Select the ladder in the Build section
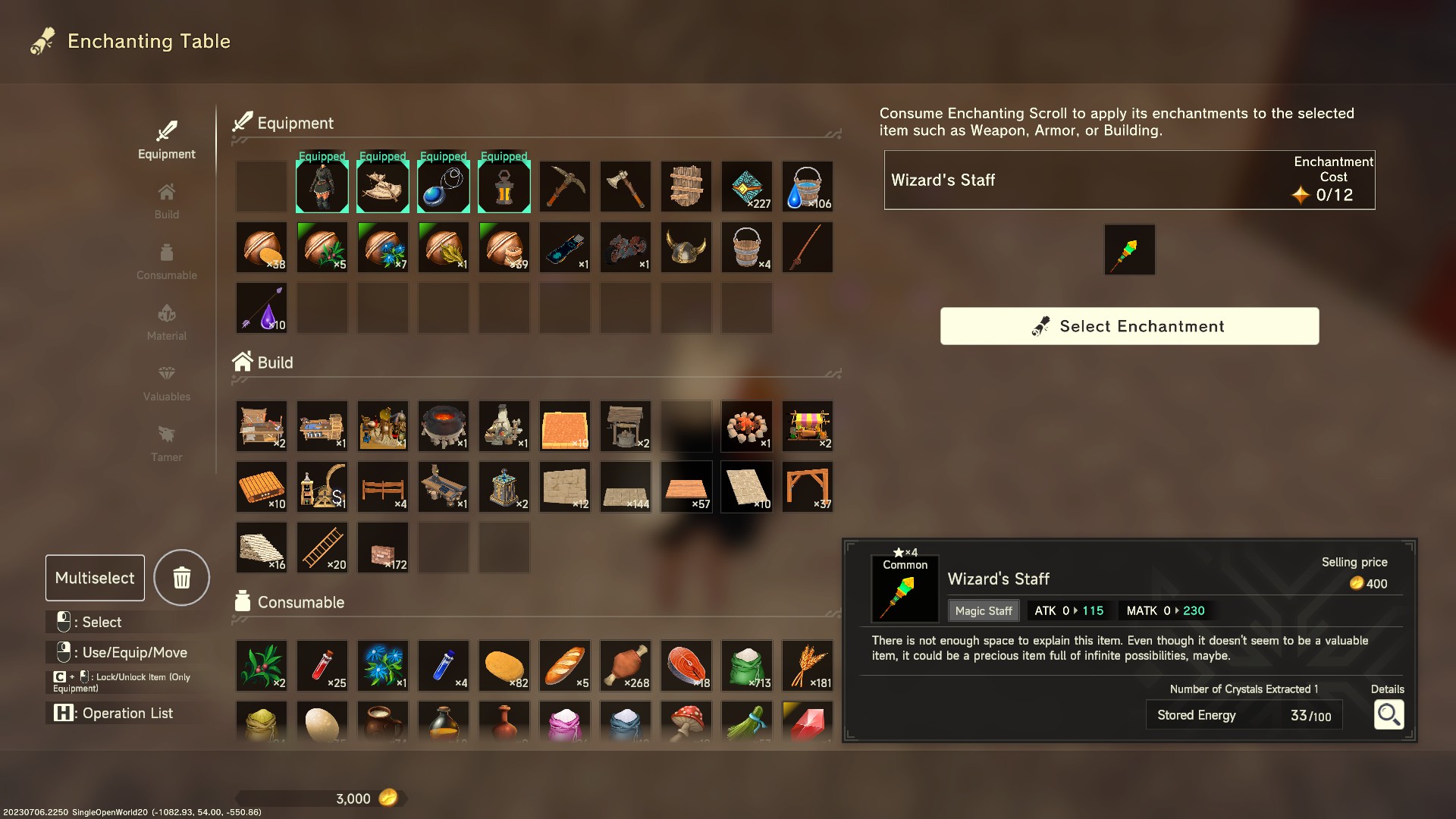 pyautogui.click(x=322, y=547)
